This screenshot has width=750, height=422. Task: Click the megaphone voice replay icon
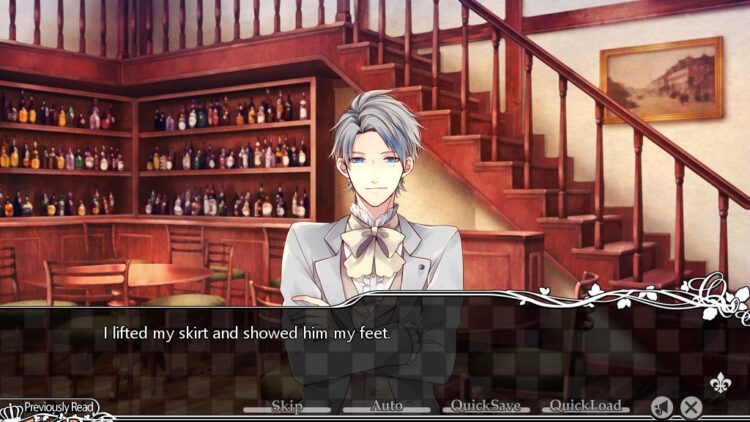pyautogui.click(x=660, y=406)
